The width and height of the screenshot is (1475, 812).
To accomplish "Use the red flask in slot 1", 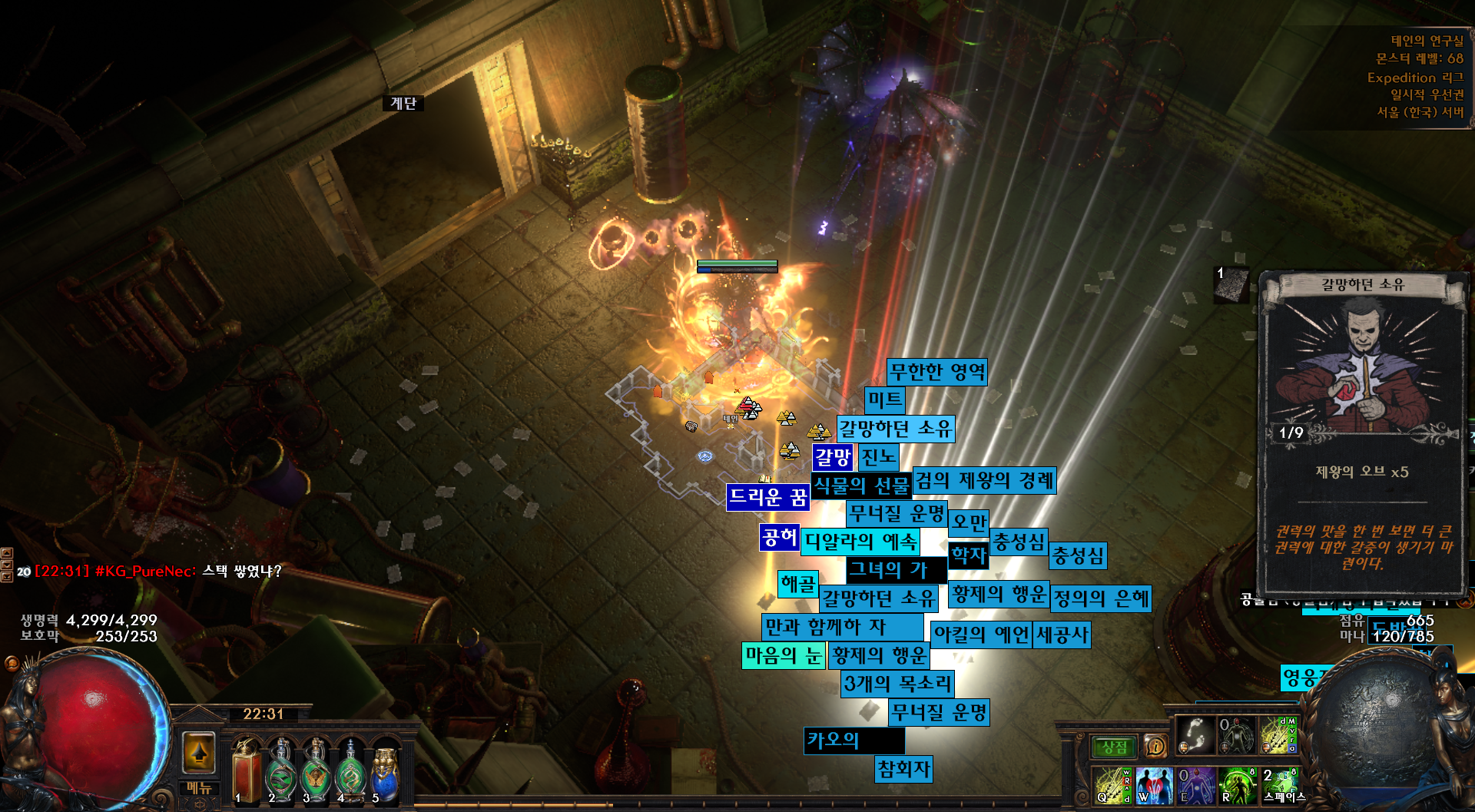I will (247, 772).
